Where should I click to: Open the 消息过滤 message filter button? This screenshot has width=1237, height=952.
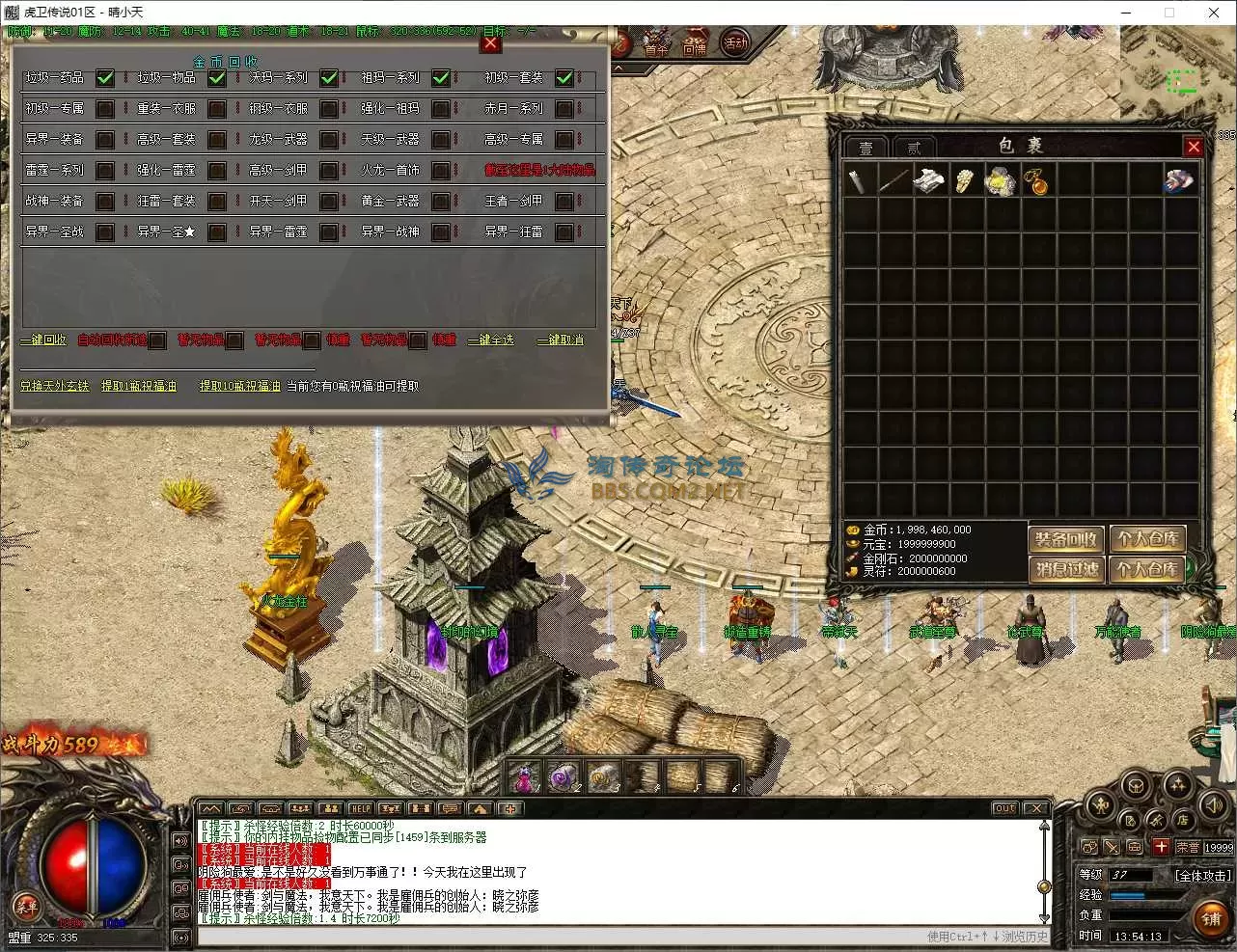pos(1065,569)
